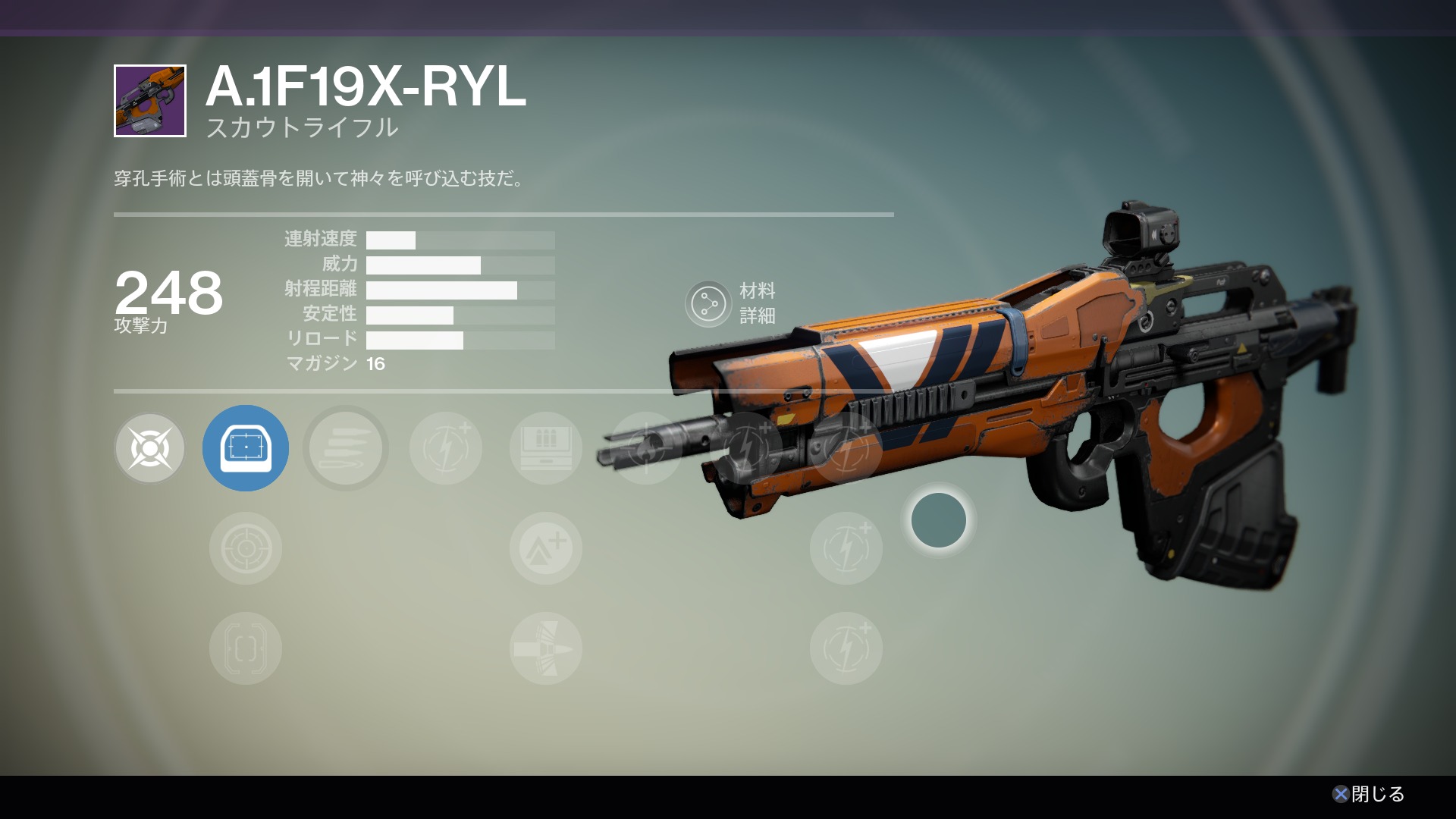Click the A.1F19X-RYL weapon thumbnail
This screenshot has height=819, width=1456.
pyautogui.click(x=150, y=101)
